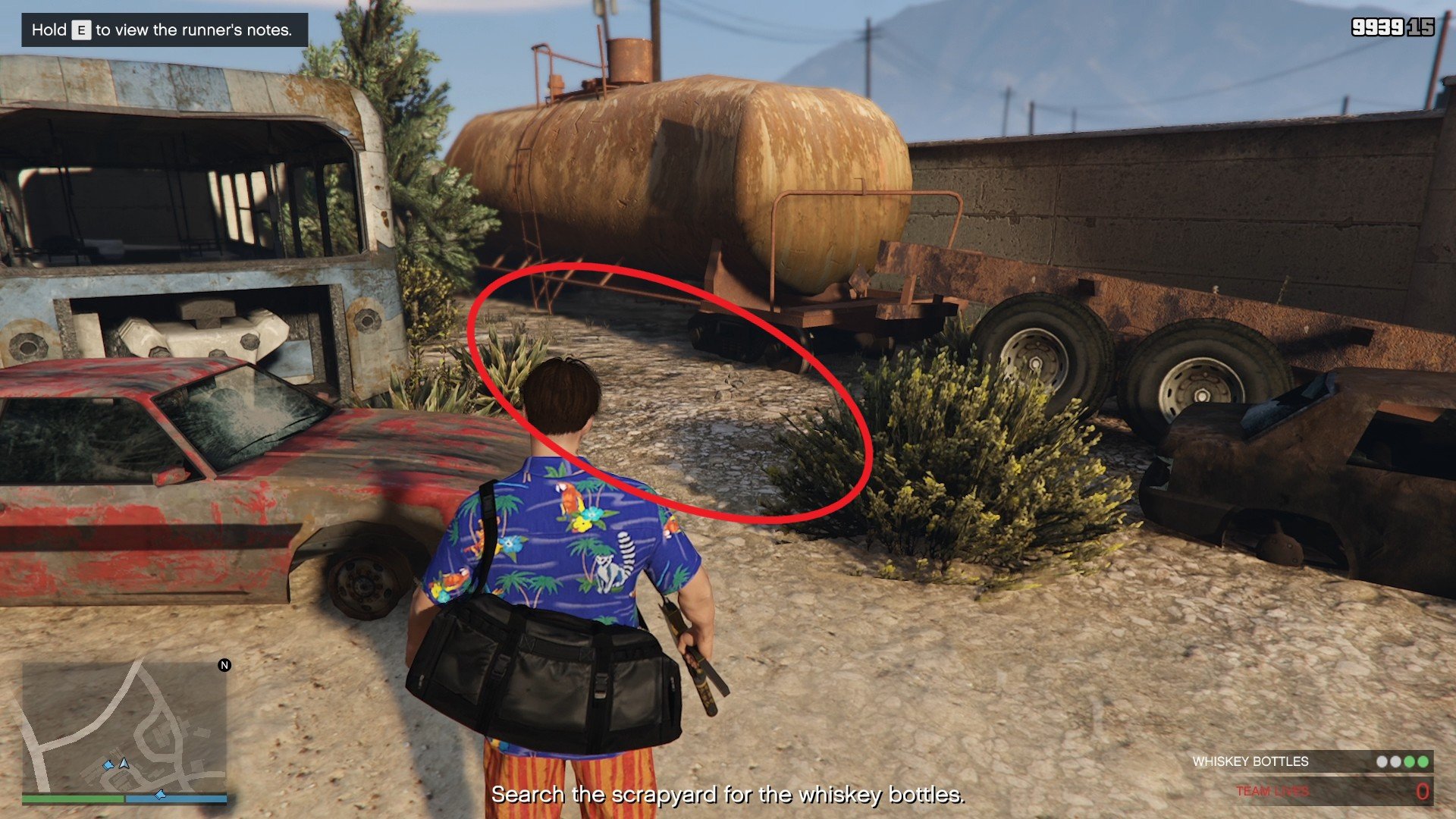Viewport: 1456px width, 819px height.
Task: Toggle the leftmost white whiskey bottle indicator
Action: pos(1381,763)
